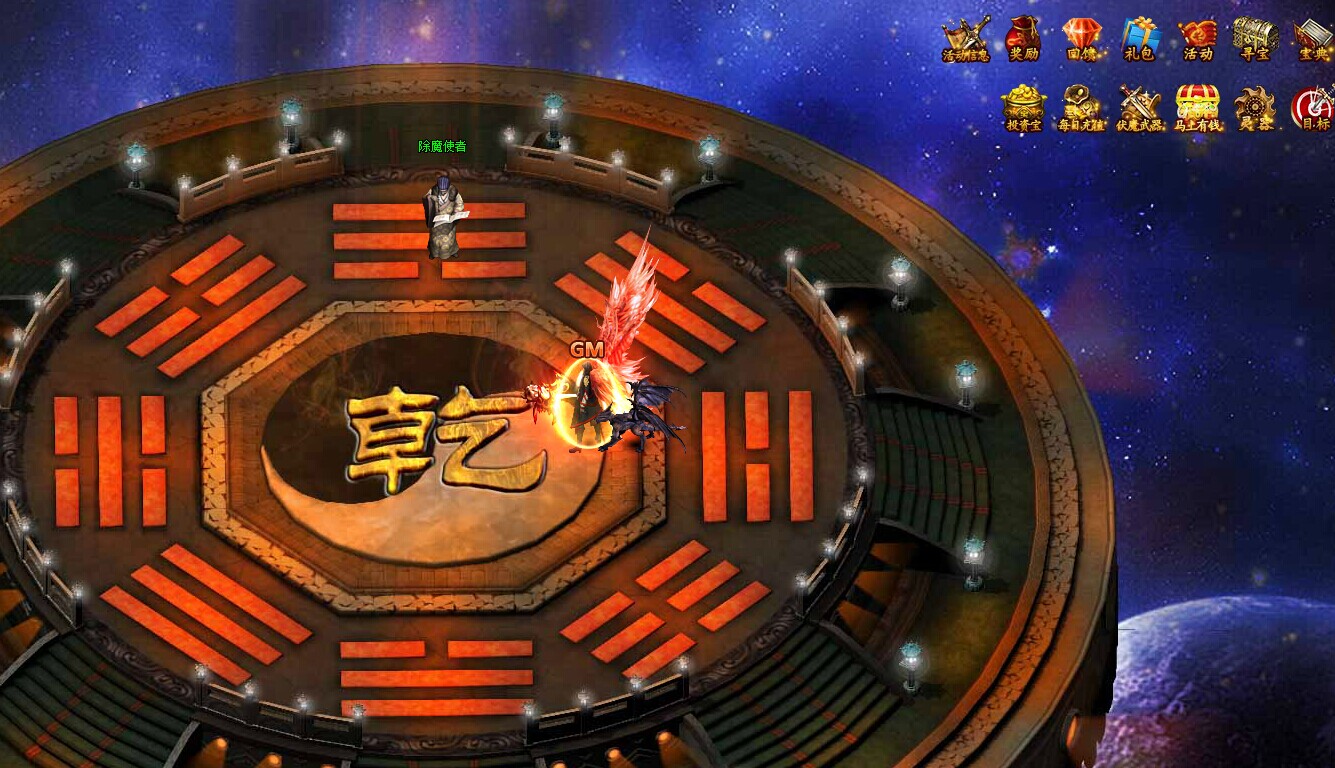Talk to the 除魔使者 NPC

tap(442, 215)
